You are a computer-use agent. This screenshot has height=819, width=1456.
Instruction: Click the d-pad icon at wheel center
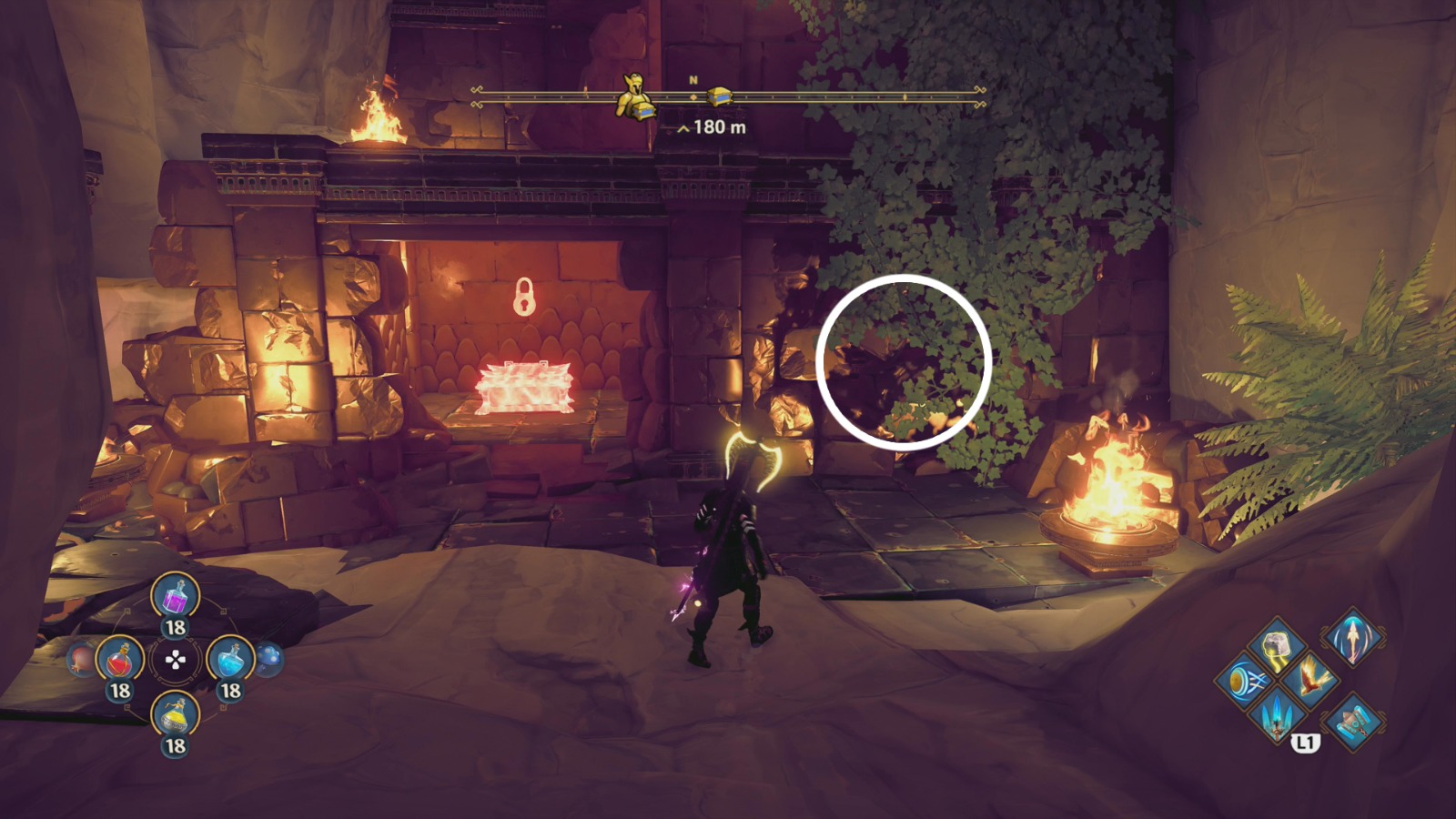click(175, 659)
